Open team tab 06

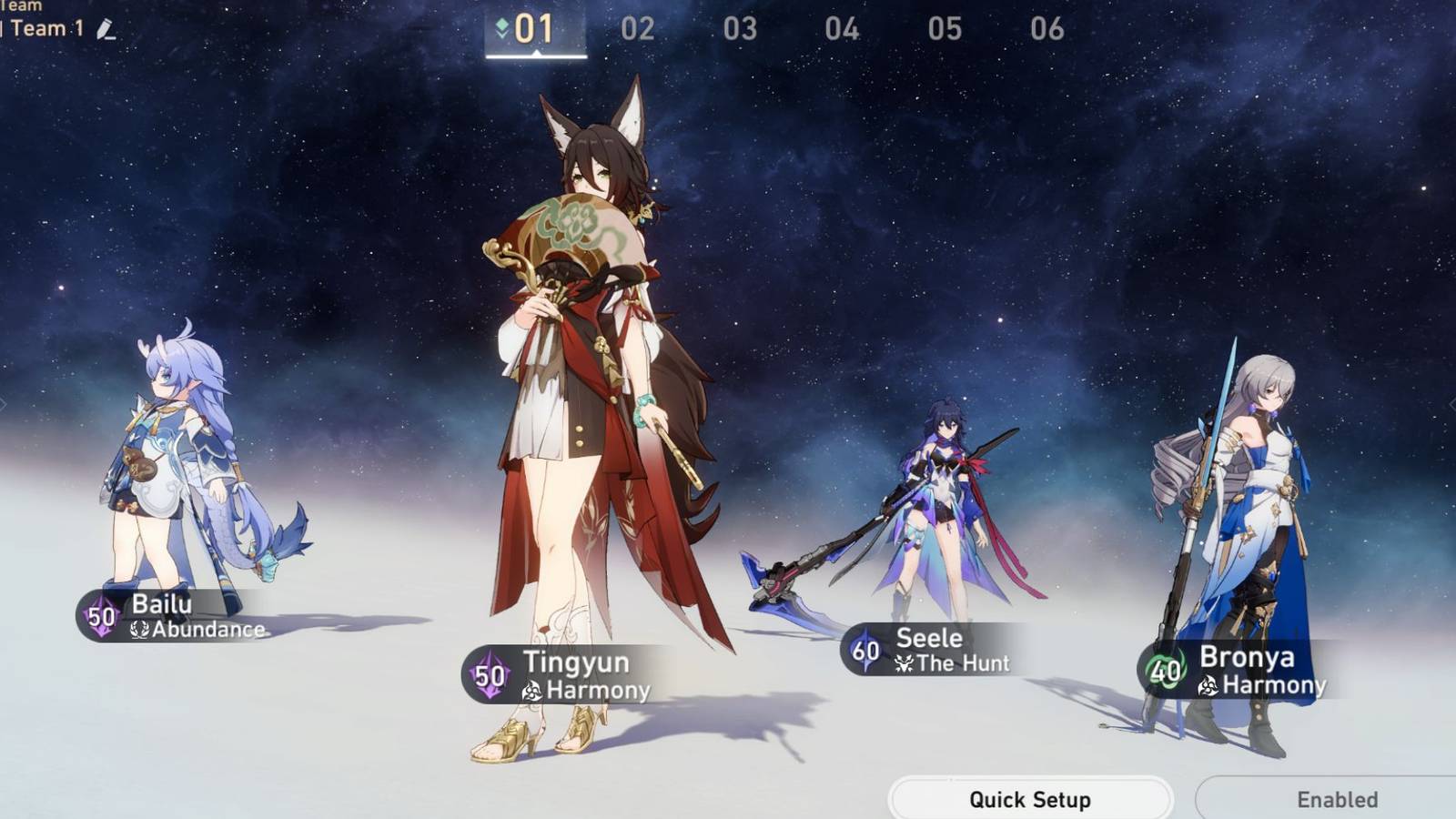[1046, 28]
